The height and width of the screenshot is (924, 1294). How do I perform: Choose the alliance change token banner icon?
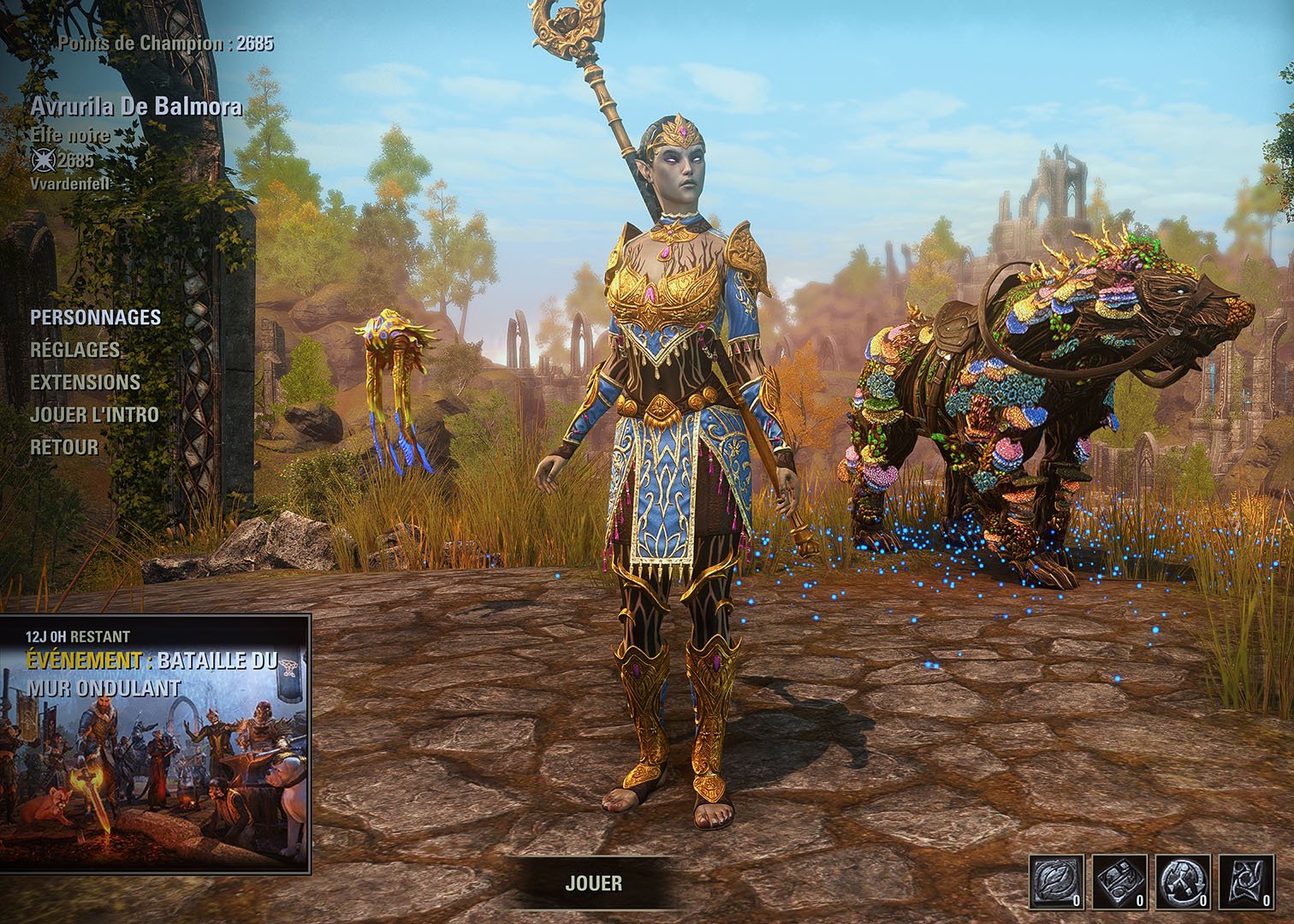(1247, 881)
